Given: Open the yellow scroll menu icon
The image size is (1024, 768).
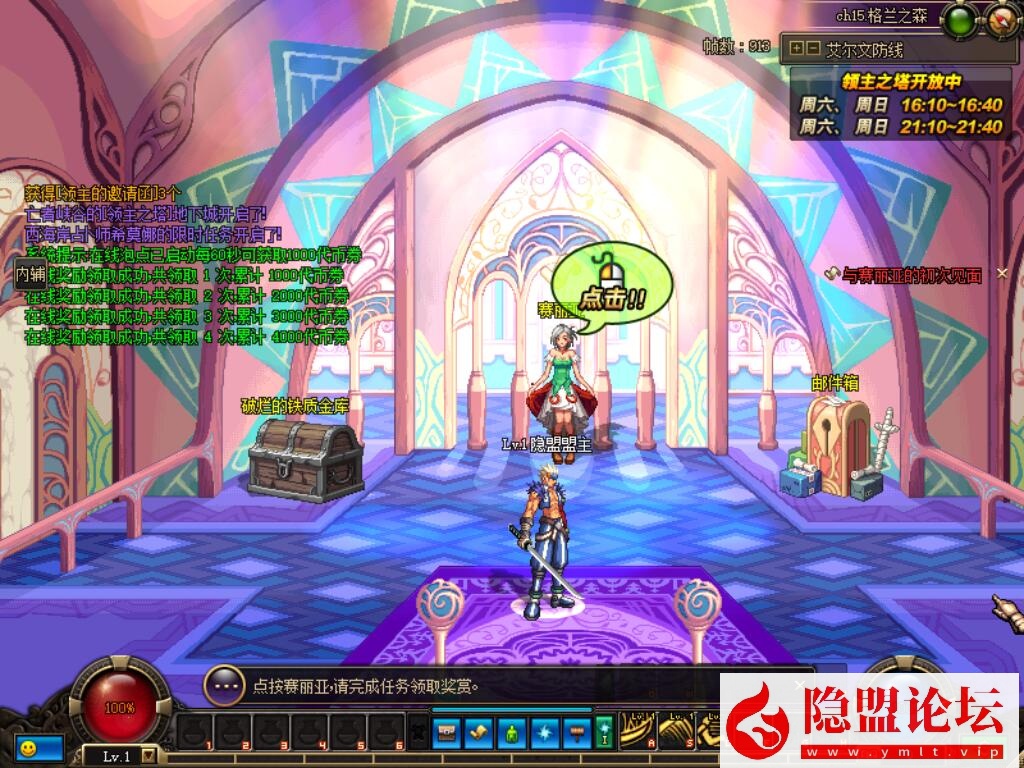Looking at the screenshot, I should (480, 732).
